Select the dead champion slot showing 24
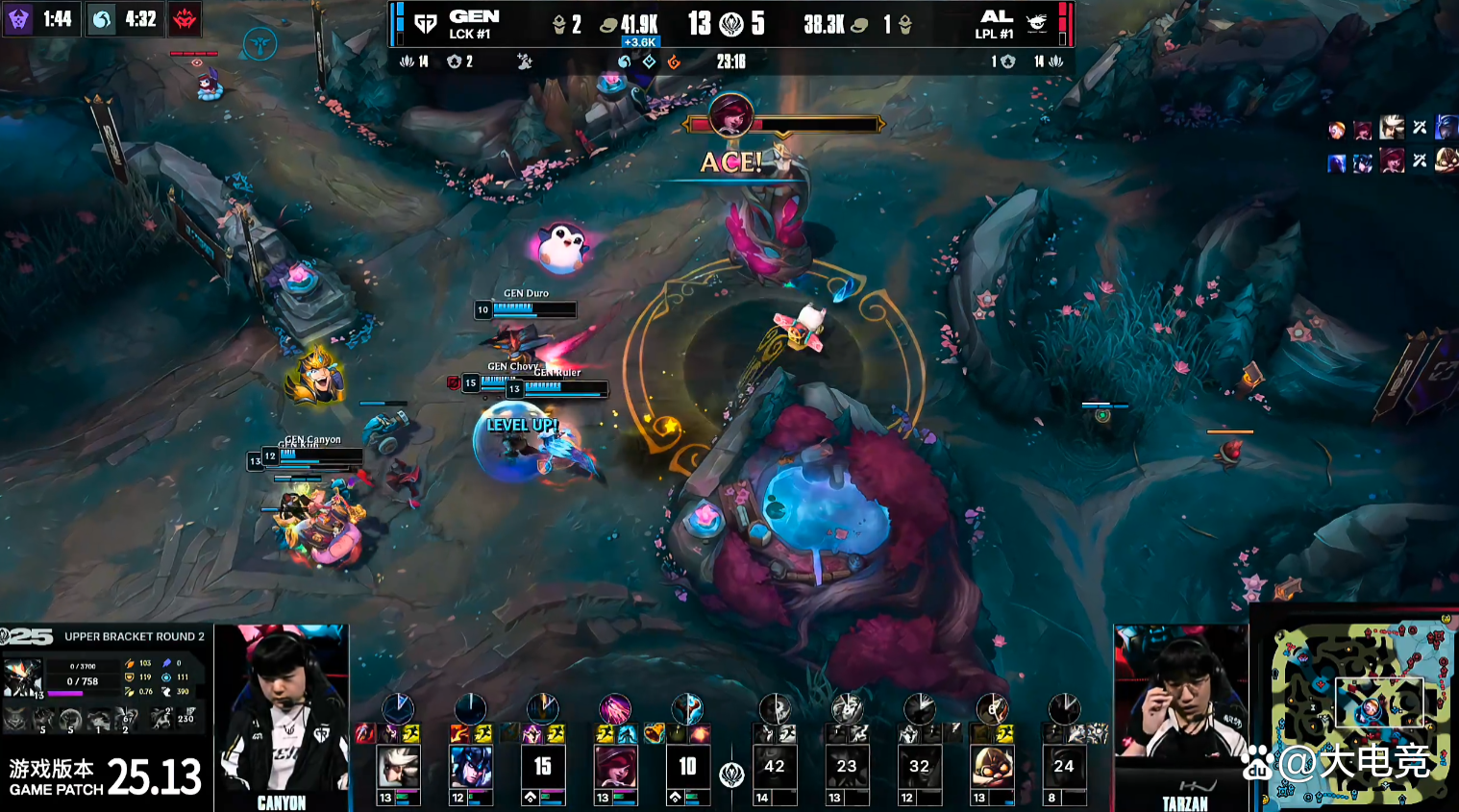The image size is (1459, 812). [1064, 767]
